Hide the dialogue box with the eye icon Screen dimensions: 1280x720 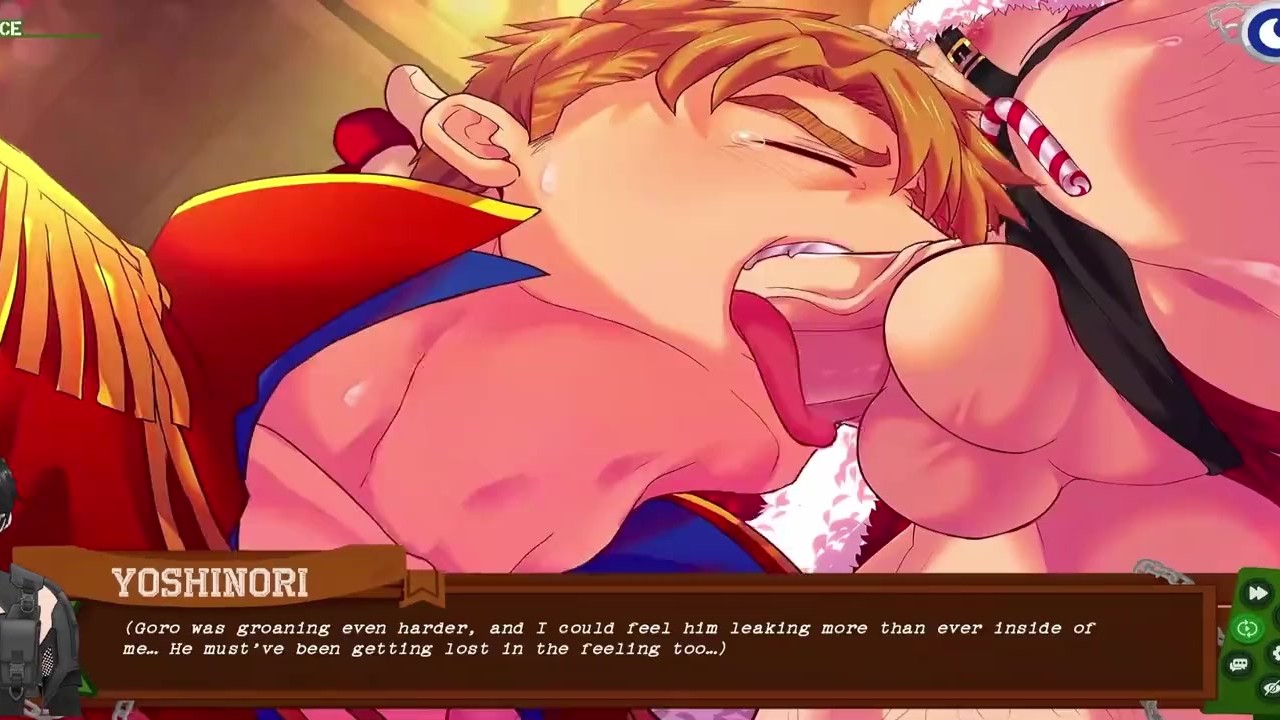[x=1272, y=688]
